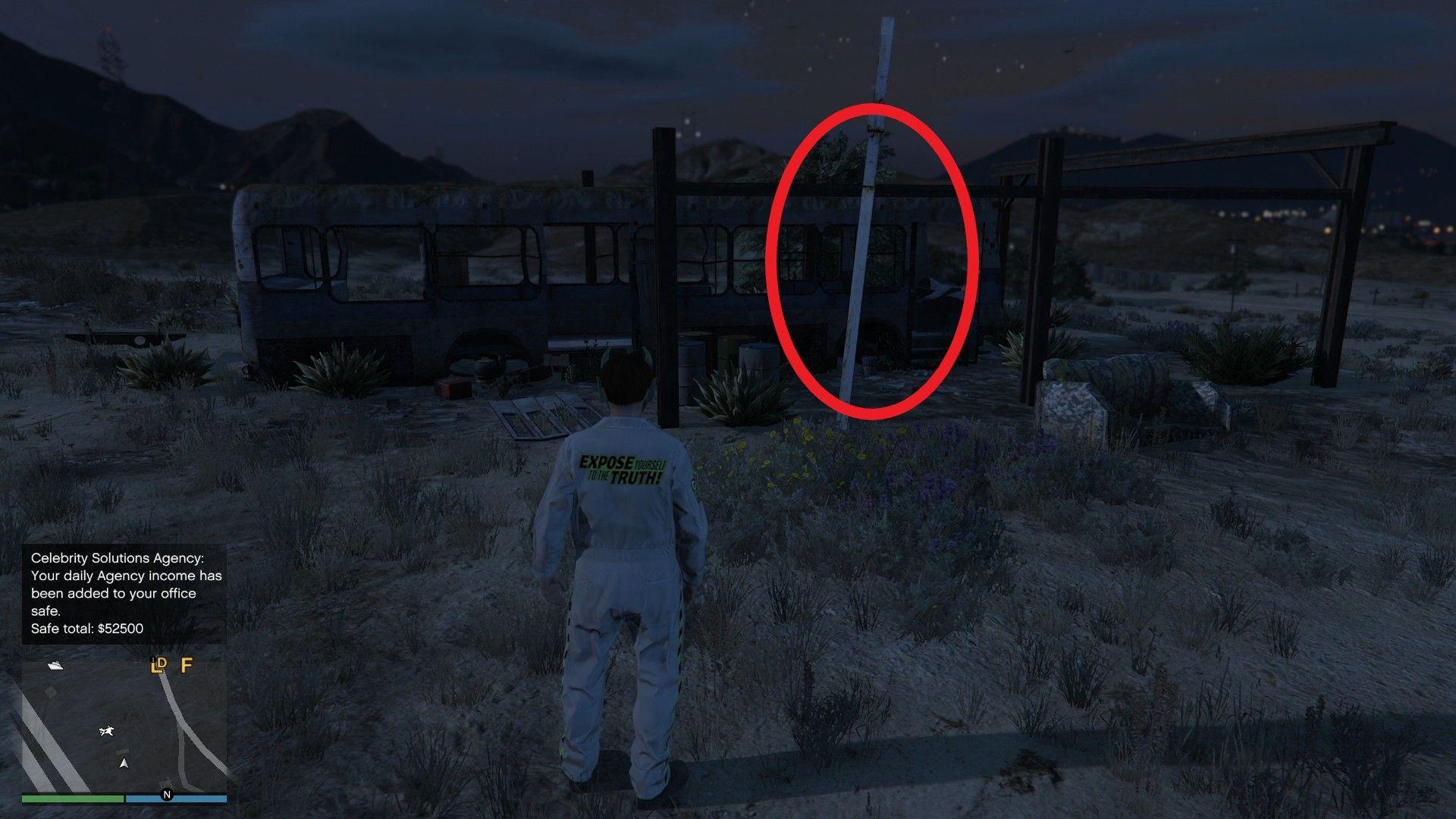Click the small gray blip left of the yacht
Screen dimensions: 1456x819
(50, 693)
